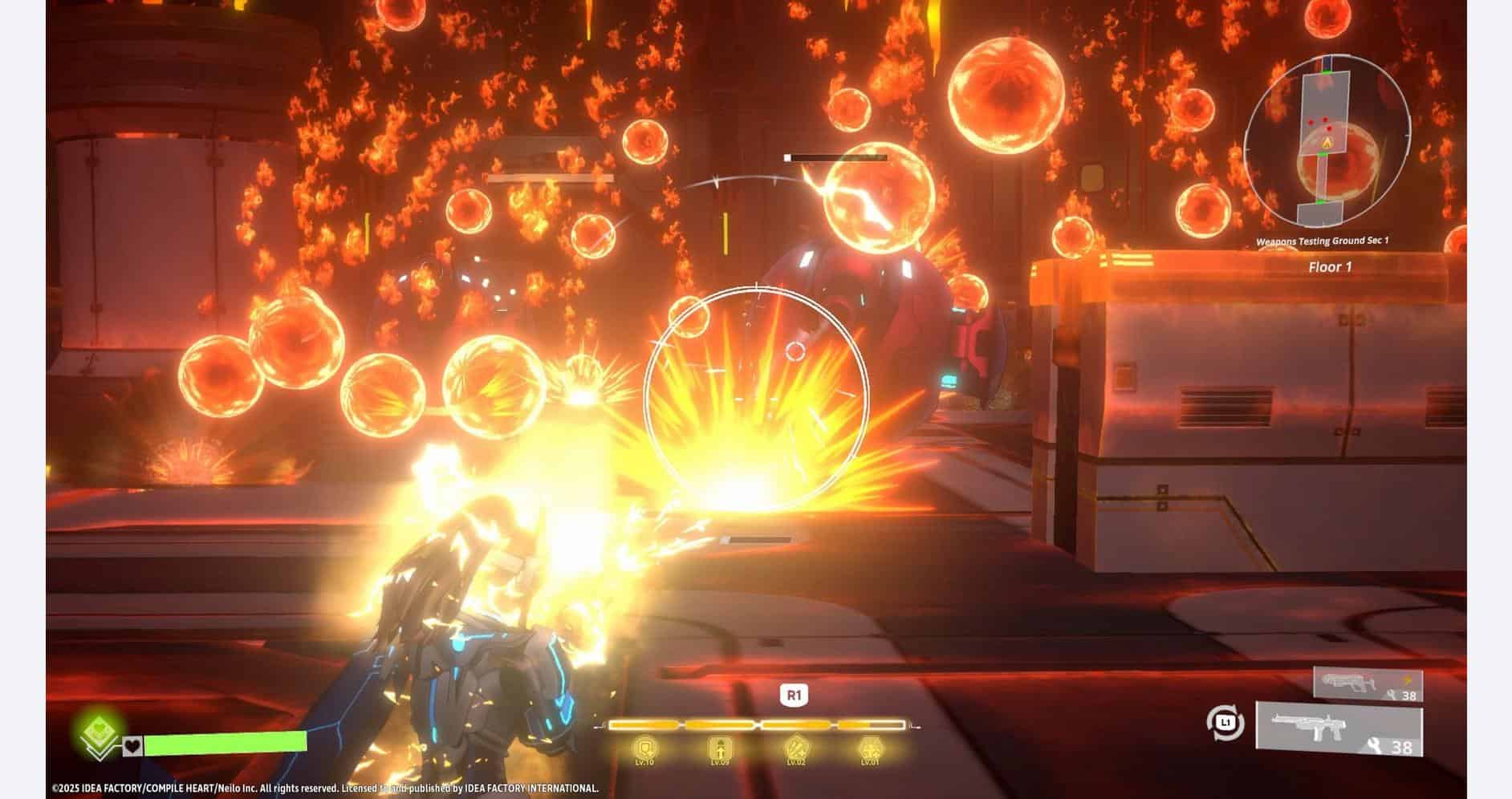Click the submachine gun weapon thumbnail
The height and width of the screenshot is (799, 1512).
point(1351,681)
